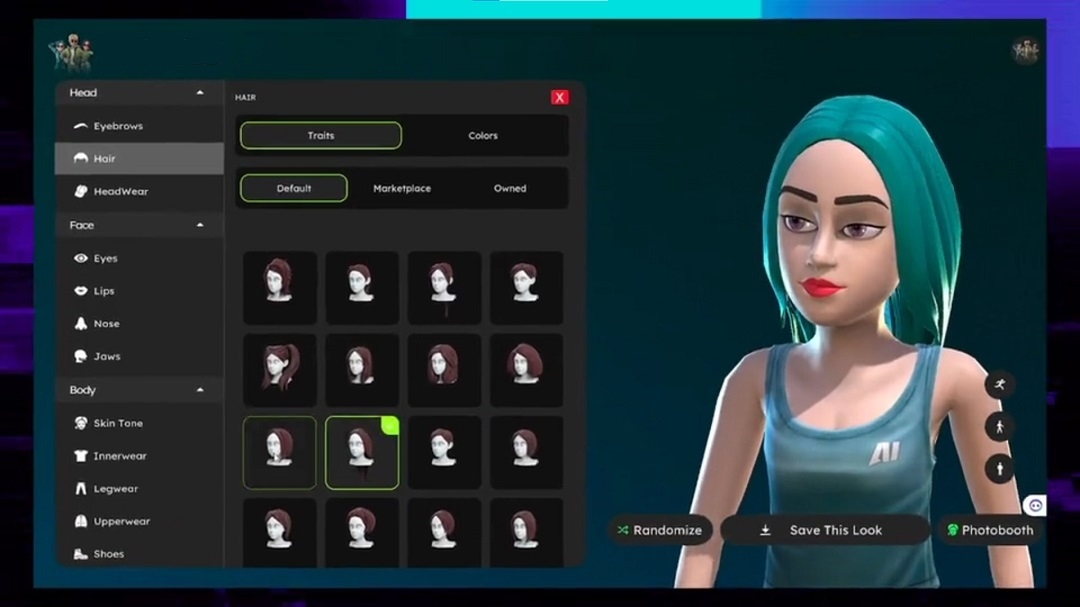Open the Photobooth

(989, 530)
